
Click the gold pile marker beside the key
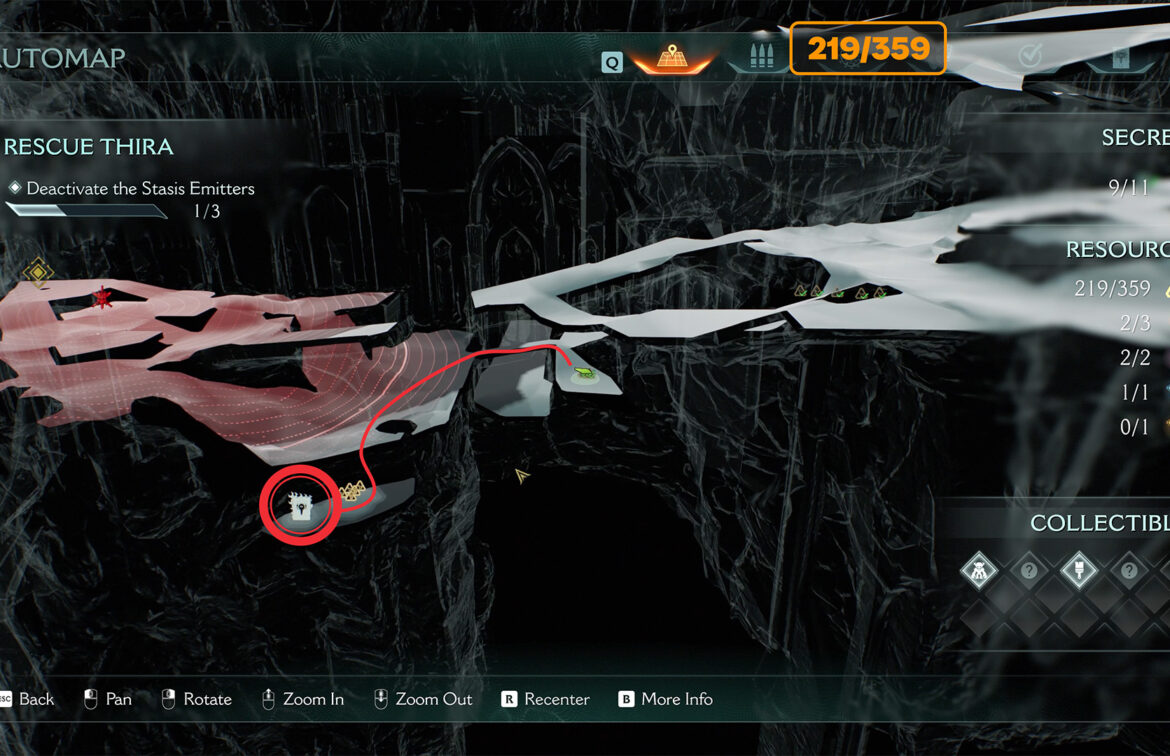click(350, 491)
